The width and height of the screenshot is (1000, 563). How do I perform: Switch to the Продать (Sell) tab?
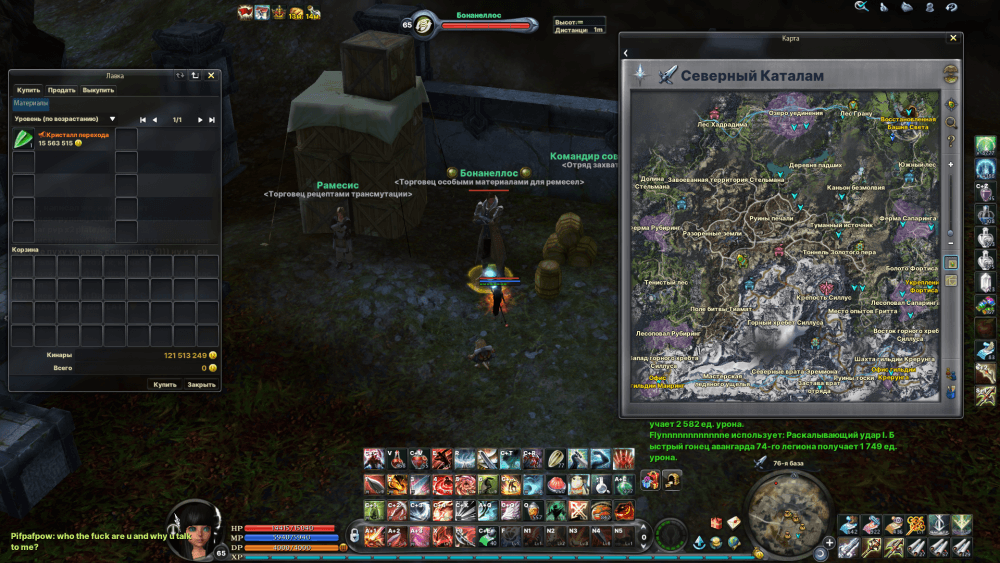(x=61, y=90)
